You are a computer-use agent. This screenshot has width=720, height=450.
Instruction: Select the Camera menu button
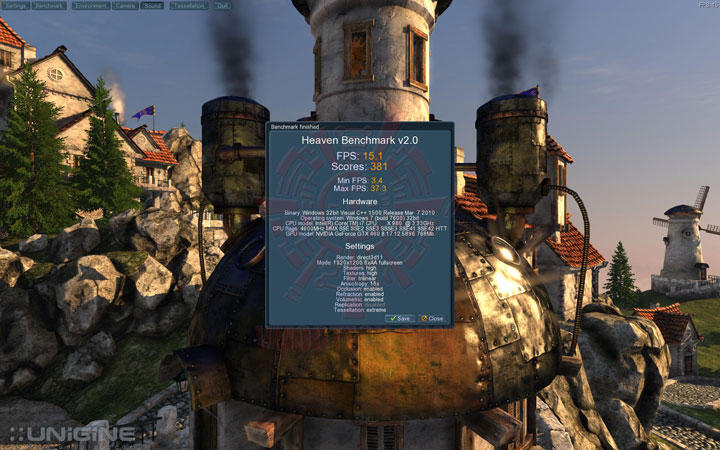point(127,5)
